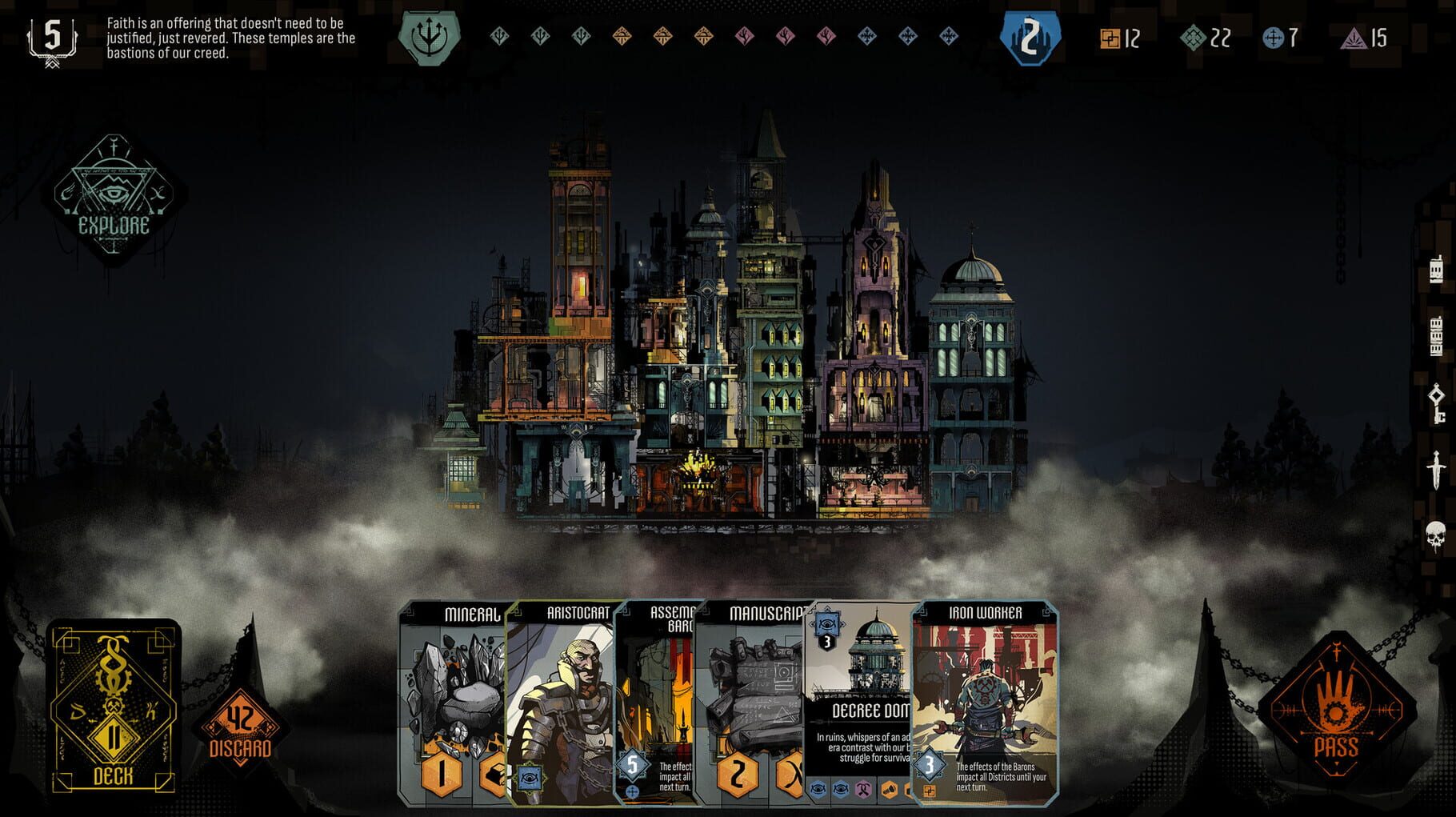Viewport: 1456px width, 817px height.
Task: Open the key icon in the right sidebar
Action: click(x=1437, y=404)
